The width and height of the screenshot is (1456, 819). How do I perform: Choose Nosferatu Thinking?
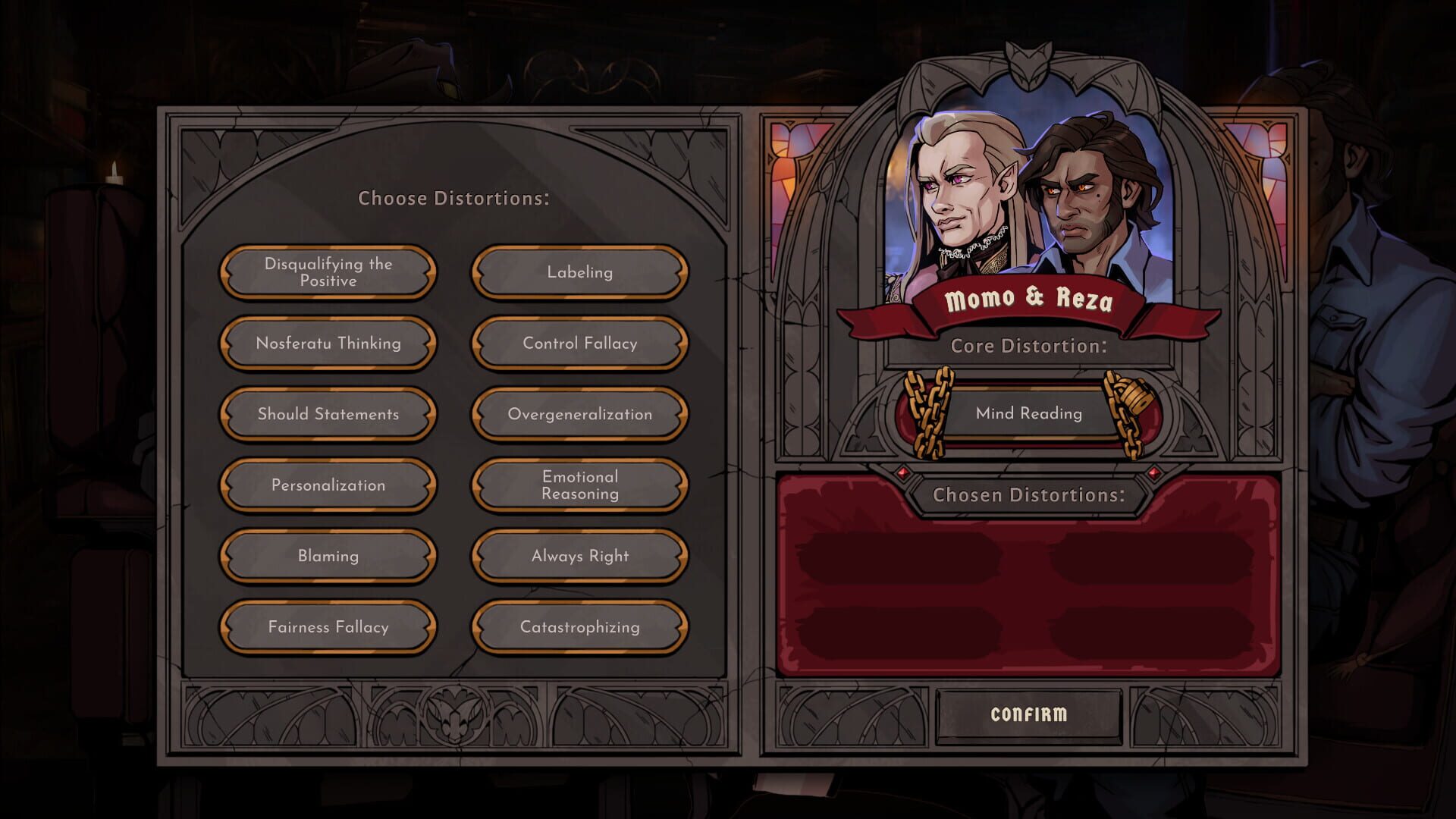point(328,344)
